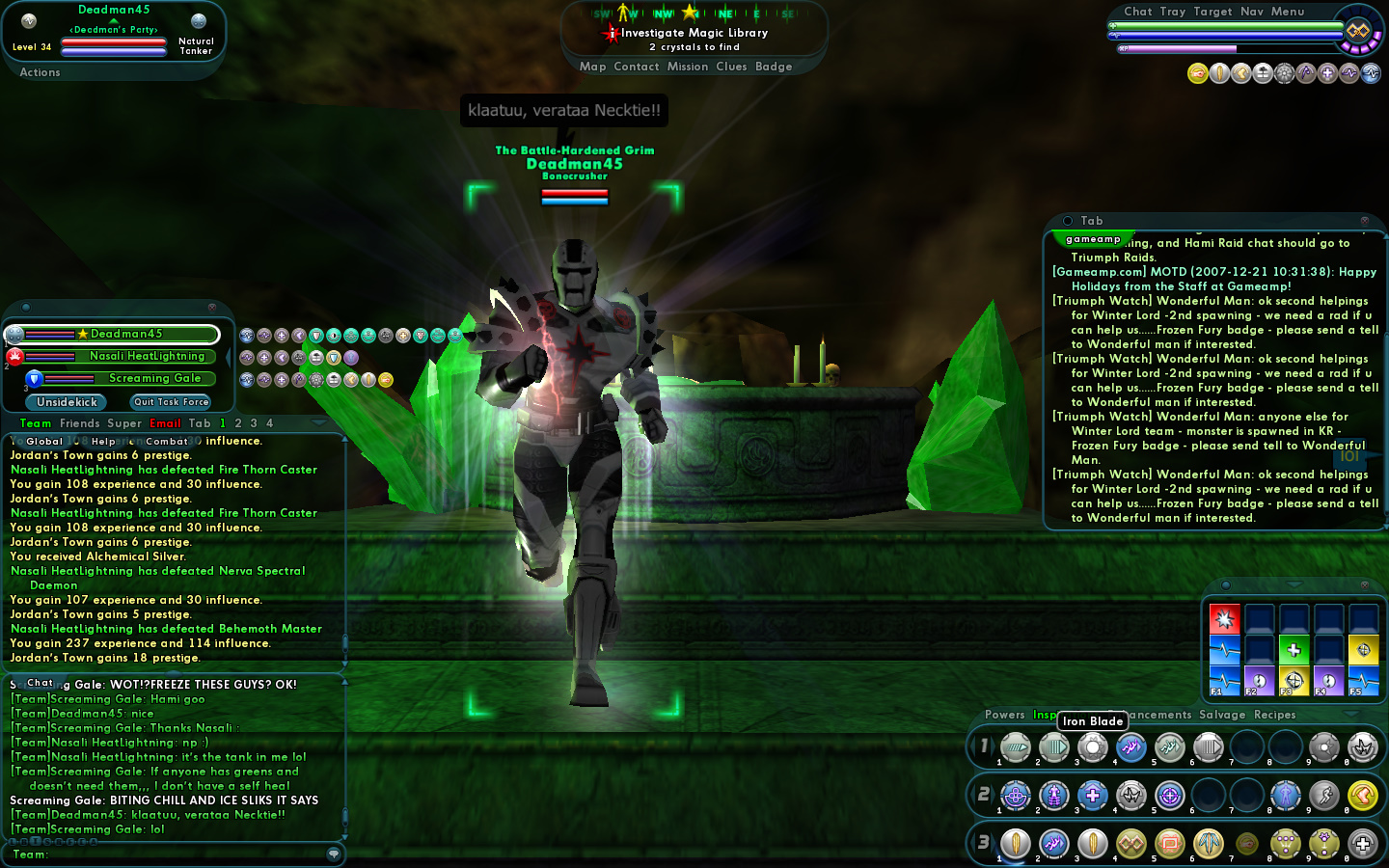Switch to the Enhancements tab
The height and width of the screenshot is (868, 1389).
[1157, 715]
